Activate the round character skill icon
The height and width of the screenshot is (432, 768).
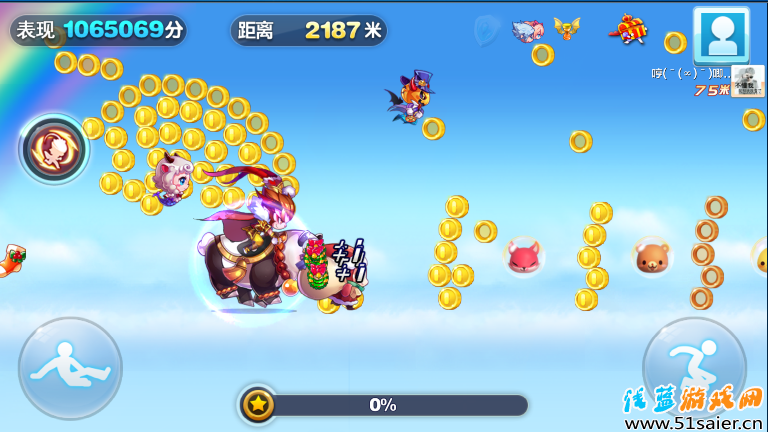tap(54, 150)
